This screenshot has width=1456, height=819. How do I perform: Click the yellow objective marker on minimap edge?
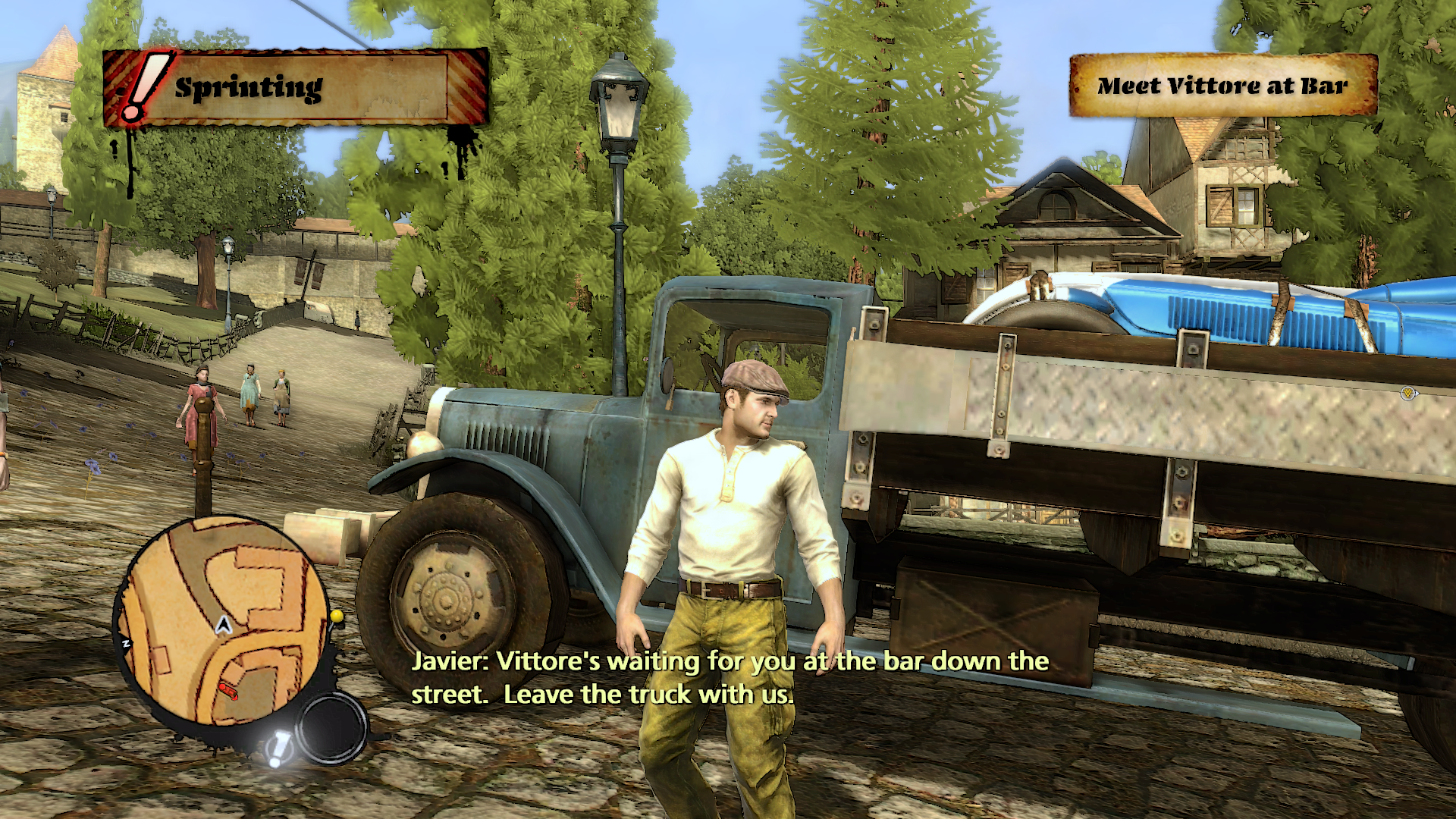coord(337,616)
